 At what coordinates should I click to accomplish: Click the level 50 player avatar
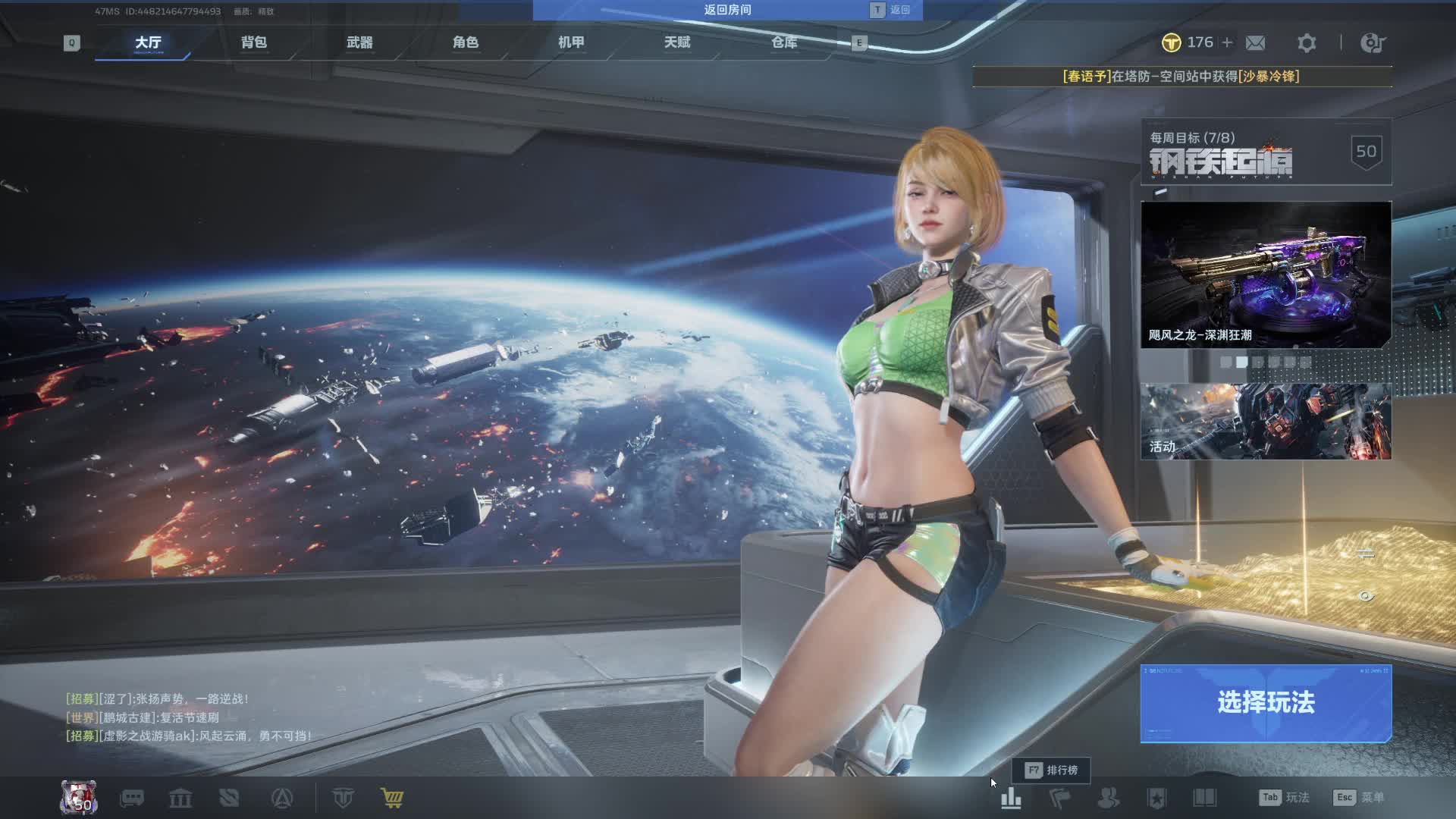tap(79, 798)
